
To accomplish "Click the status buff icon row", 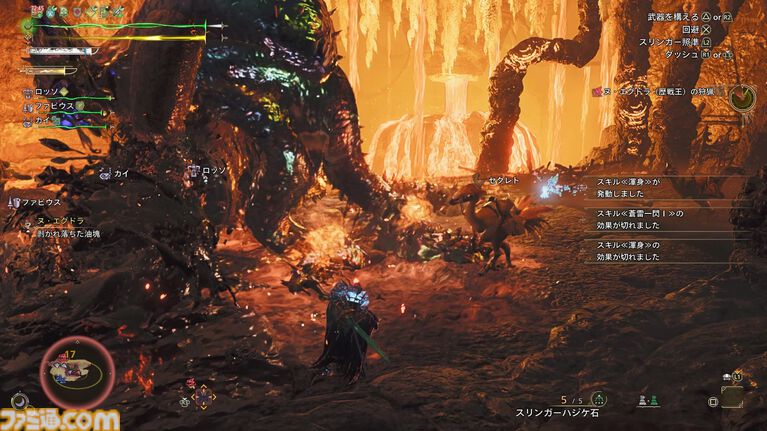I will (x=78, y=10).
